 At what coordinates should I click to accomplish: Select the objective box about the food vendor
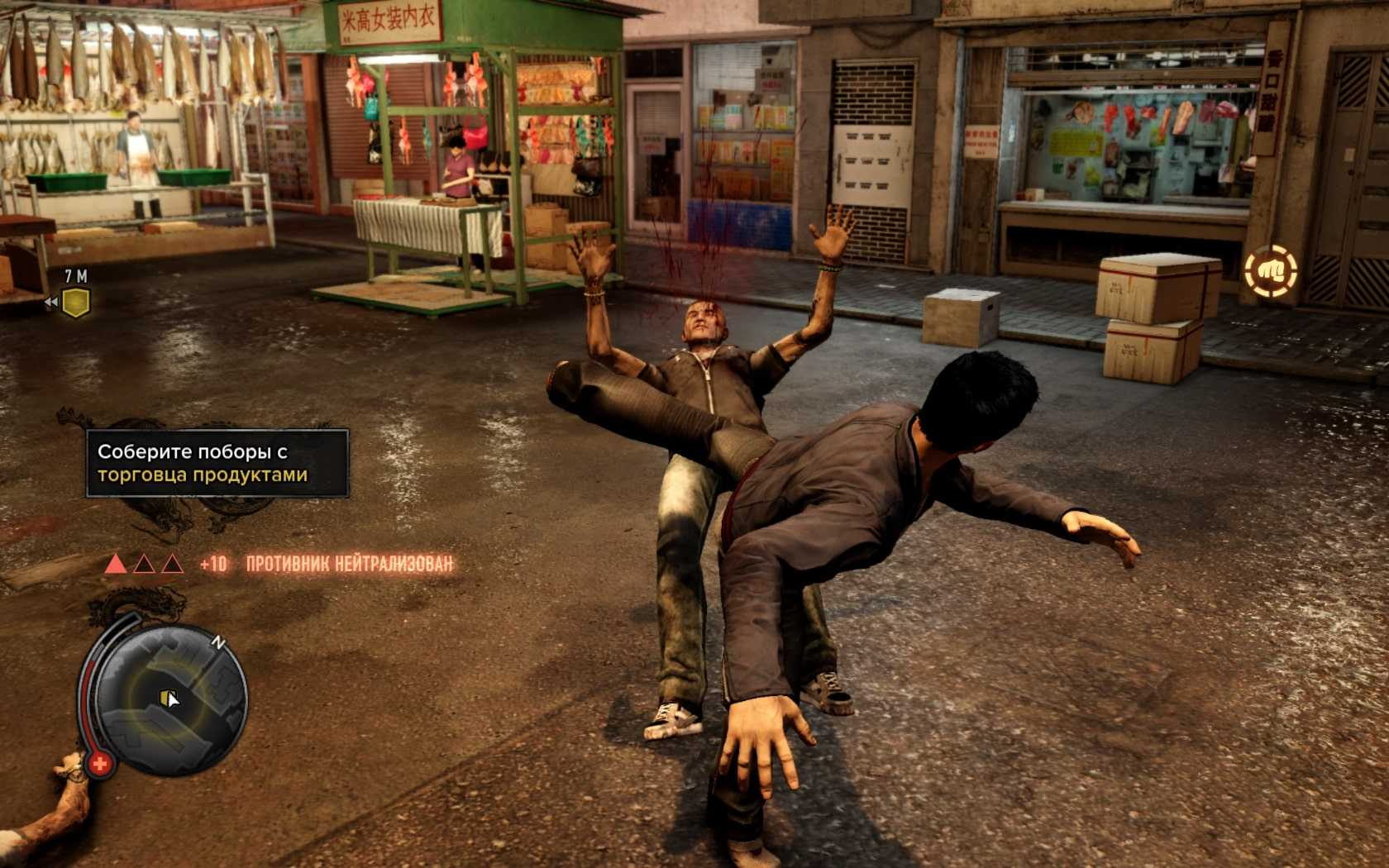click(x=217, y=463)
